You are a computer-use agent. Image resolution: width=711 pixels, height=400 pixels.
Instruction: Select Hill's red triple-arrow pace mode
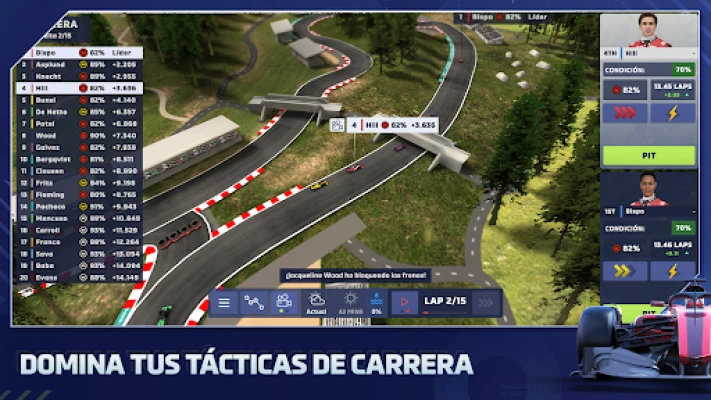[x=625, y=113]
